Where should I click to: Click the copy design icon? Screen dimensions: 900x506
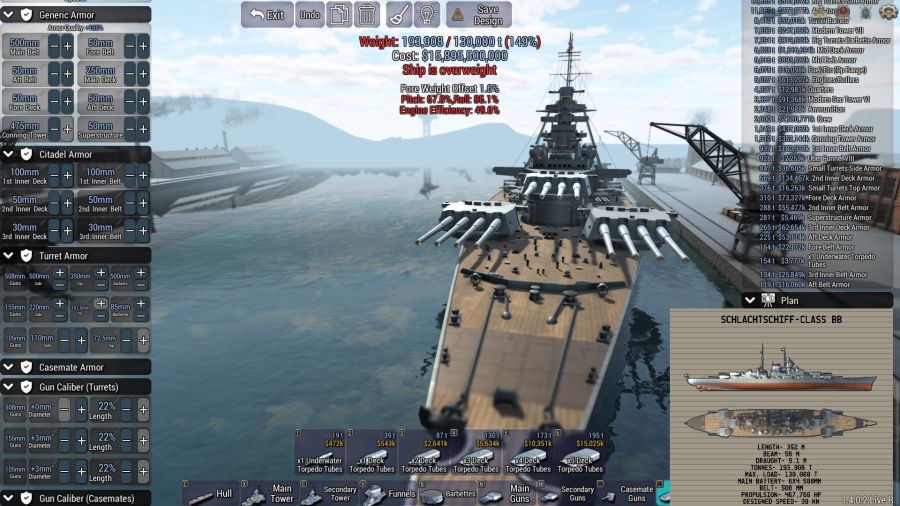tap(340, 15)
